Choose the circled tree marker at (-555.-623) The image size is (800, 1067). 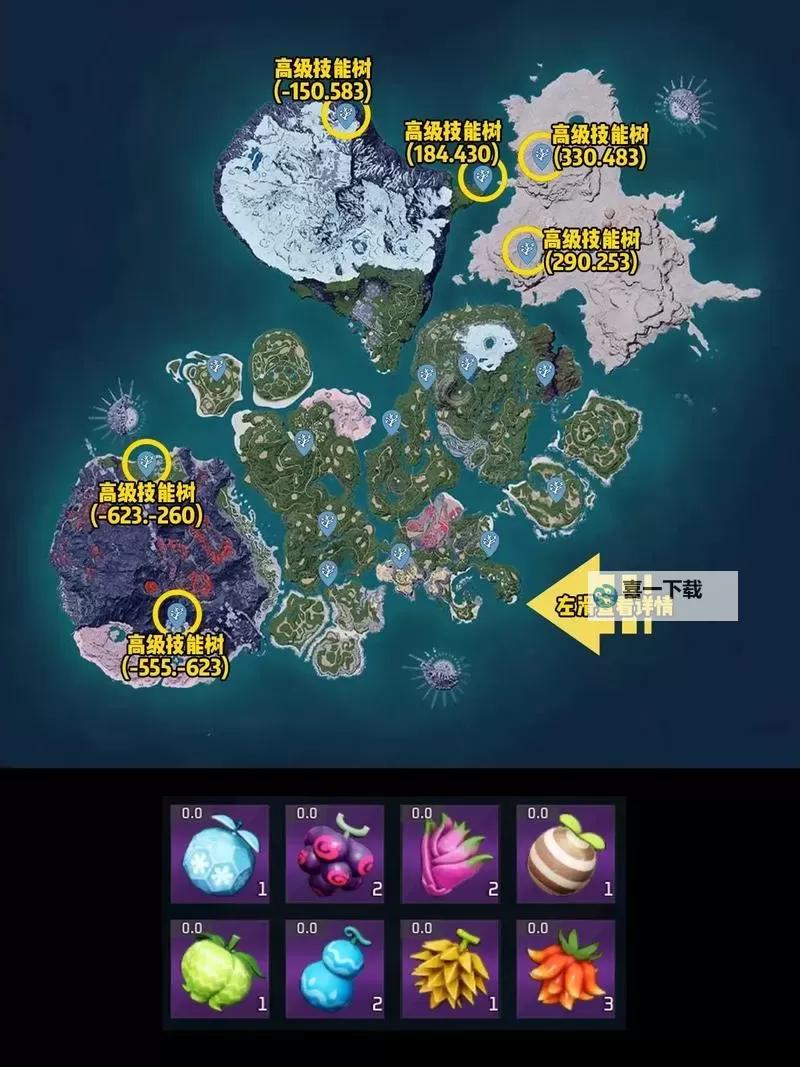[x=179, y=613]
